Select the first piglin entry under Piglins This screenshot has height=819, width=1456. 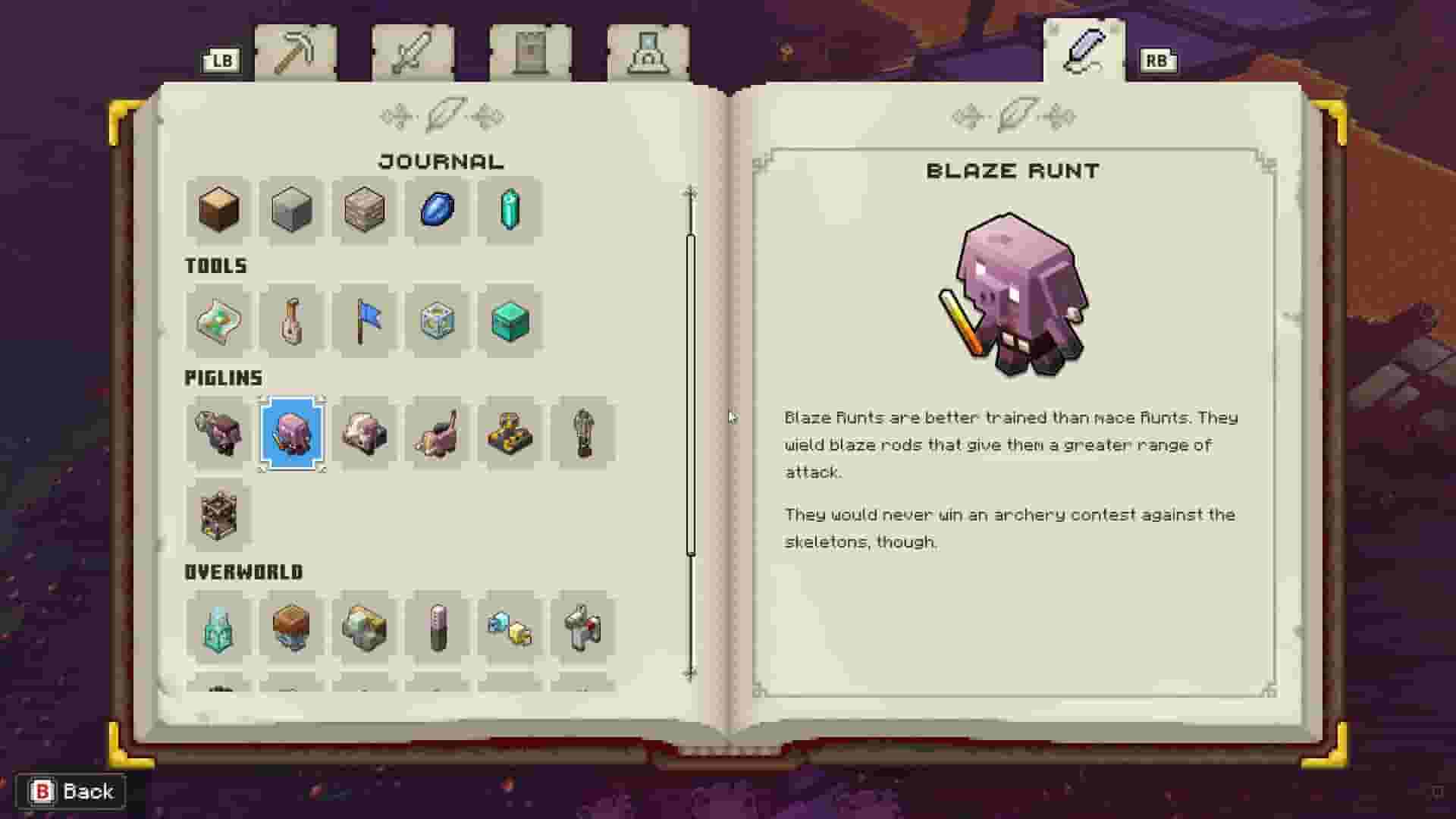pyautogui.click(x=218, y=432)
